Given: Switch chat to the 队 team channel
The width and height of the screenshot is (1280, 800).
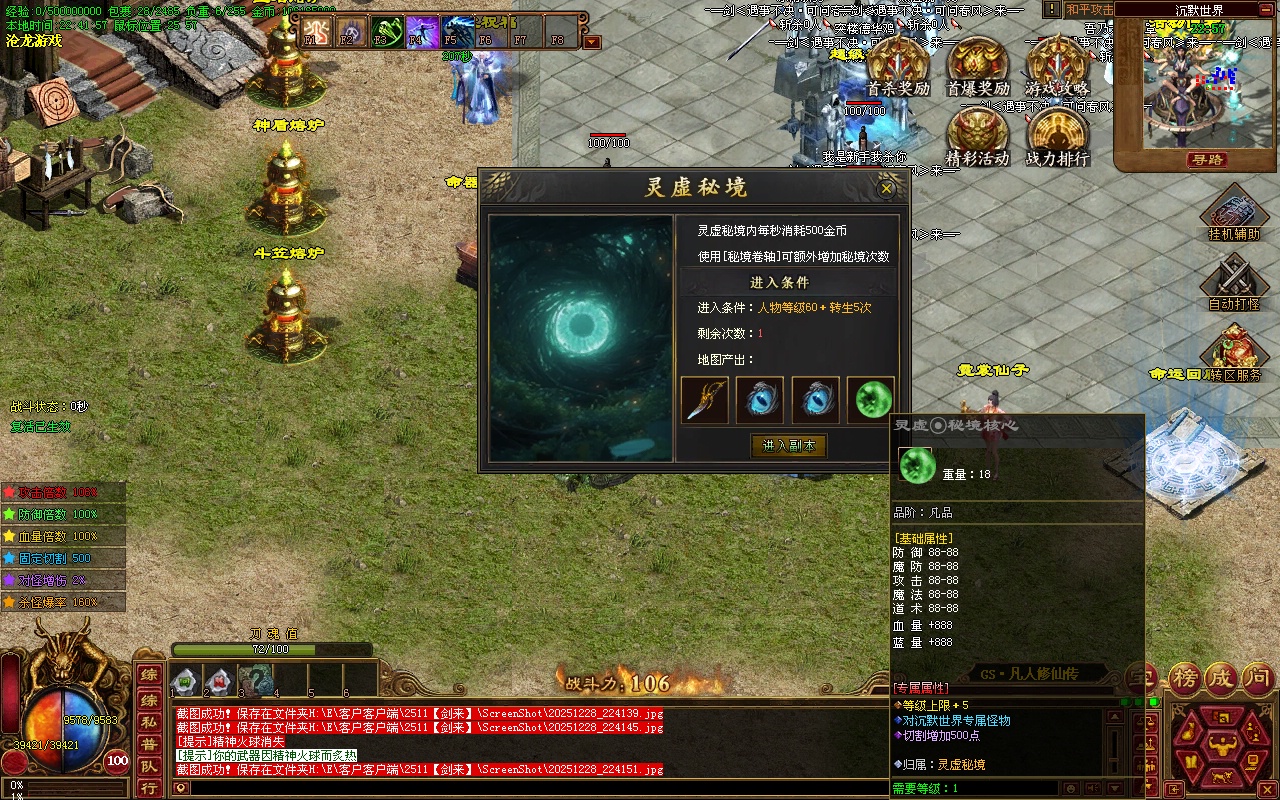Looking at the screenshot, I should pyautogui.click(x=148, y=767).
